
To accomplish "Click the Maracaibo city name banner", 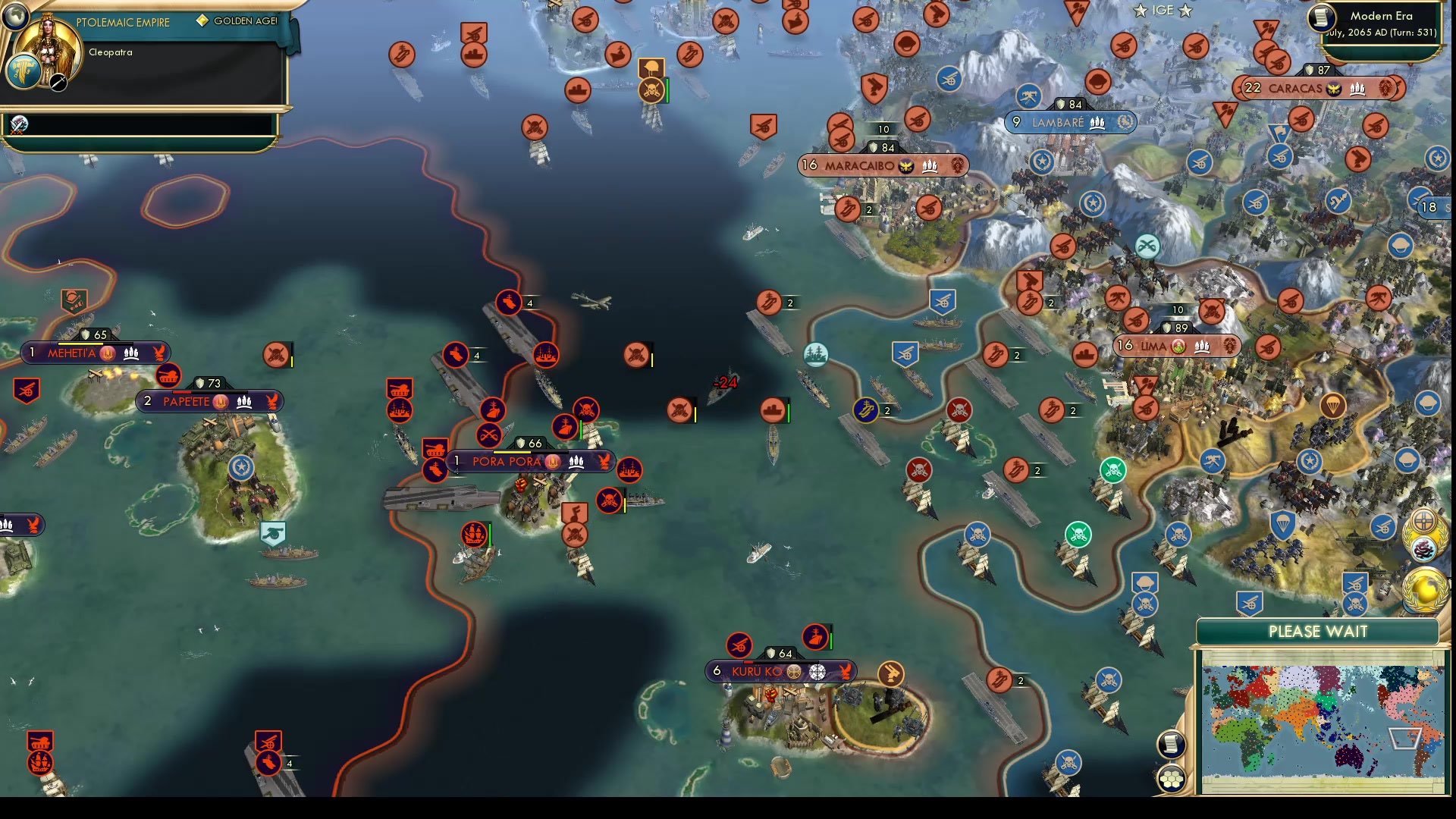I will (x=859, y=165).
